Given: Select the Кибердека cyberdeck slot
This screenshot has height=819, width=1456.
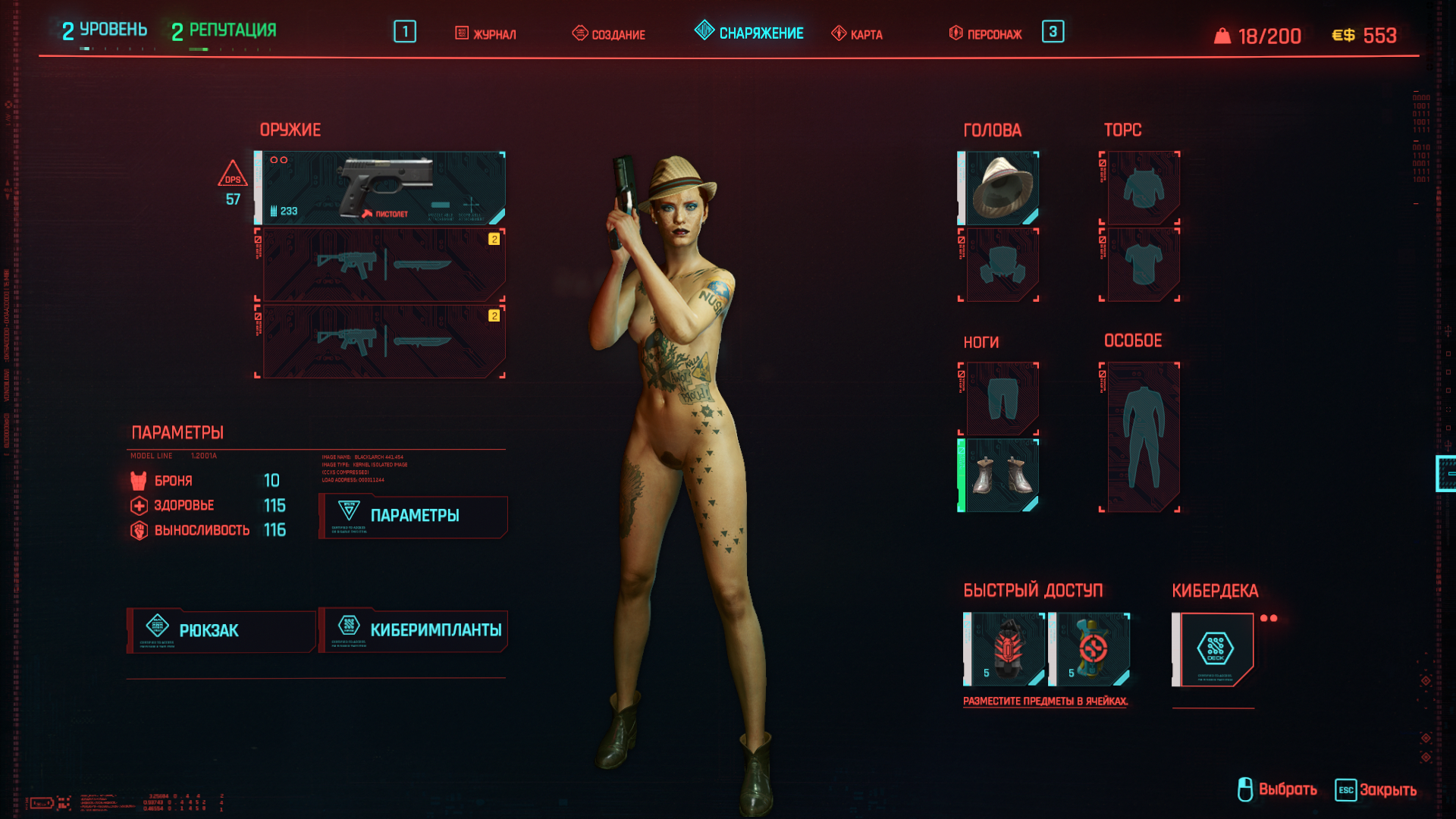Looking at the screenshot, I should [1215, 650].
